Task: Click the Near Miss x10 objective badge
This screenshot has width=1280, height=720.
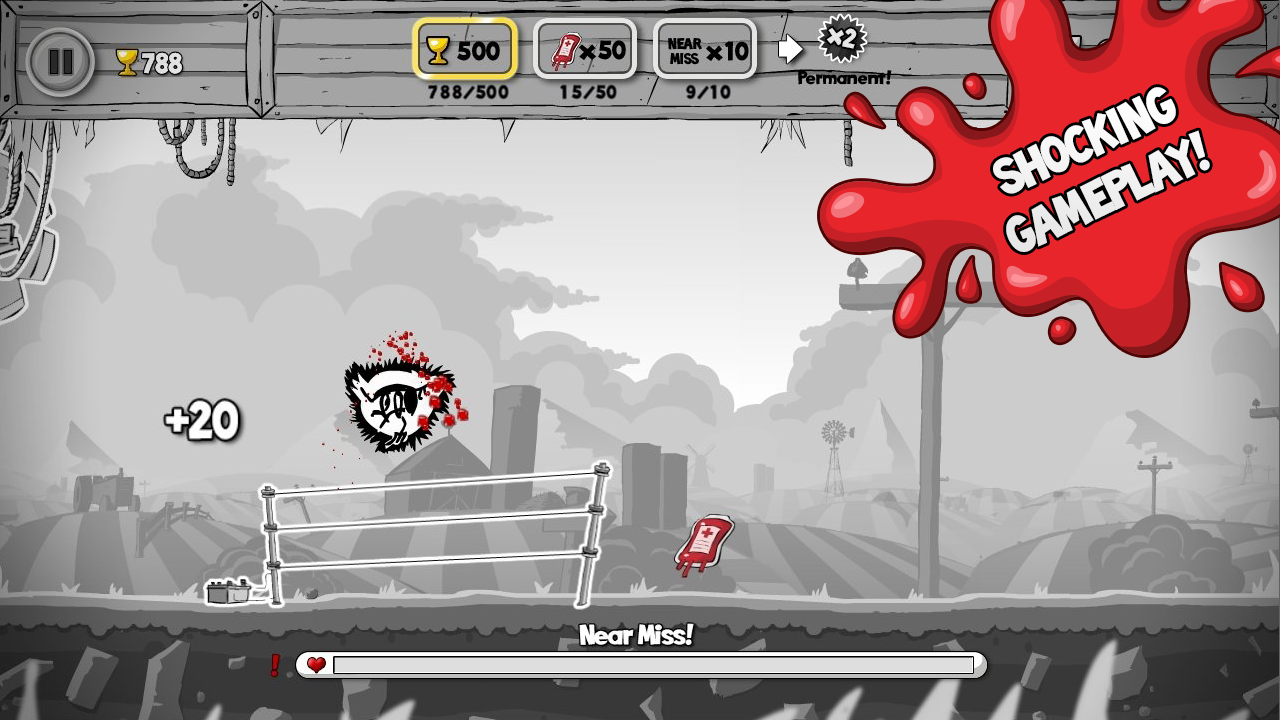Action: tap(703, 48)
